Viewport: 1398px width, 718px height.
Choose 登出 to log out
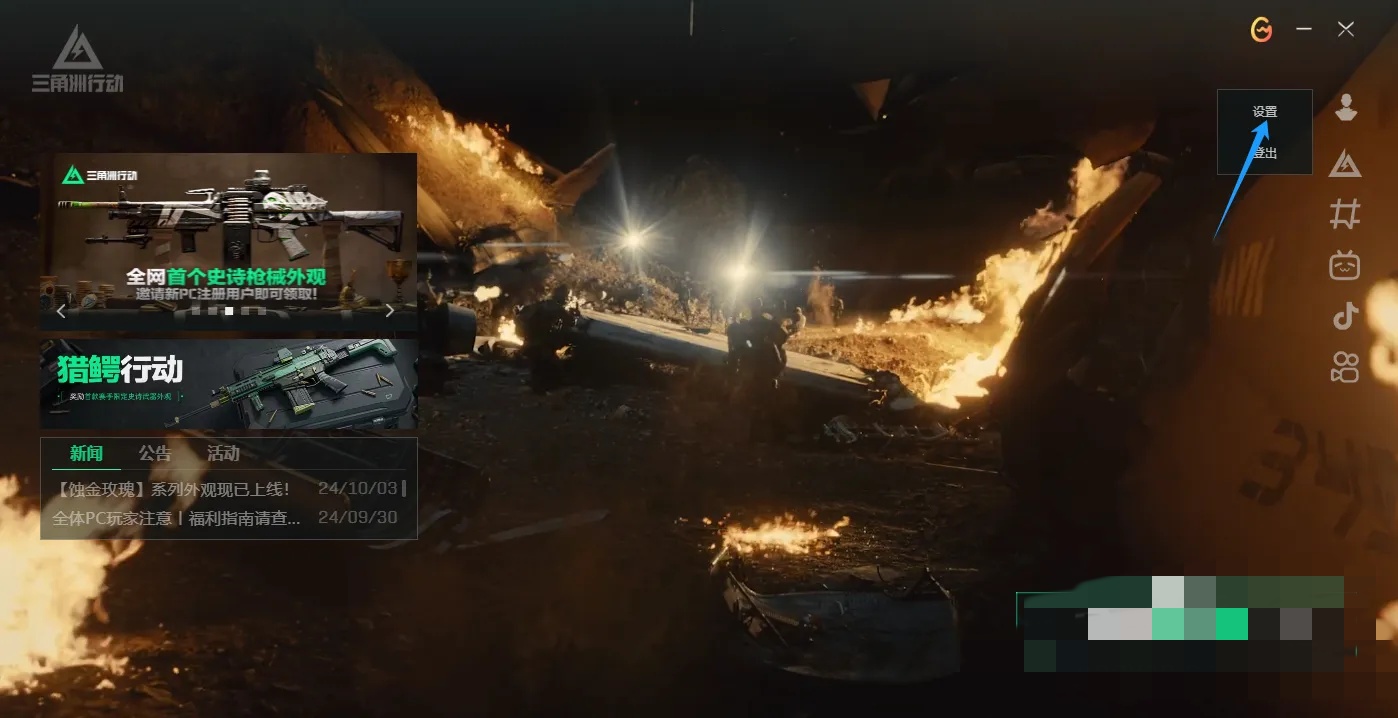[1265, 153]
